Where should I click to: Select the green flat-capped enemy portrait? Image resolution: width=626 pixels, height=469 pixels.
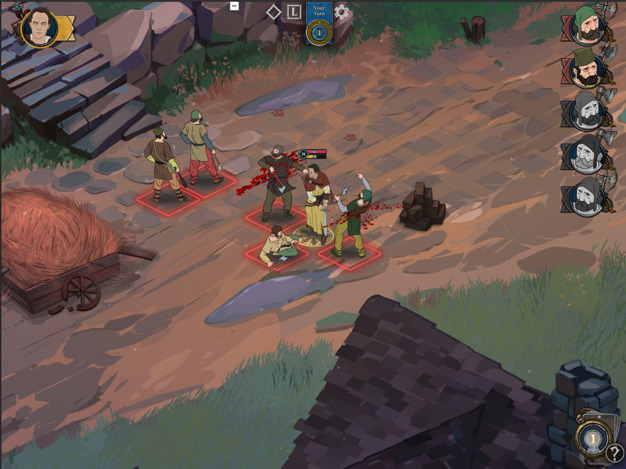click(x=588, y=67)
